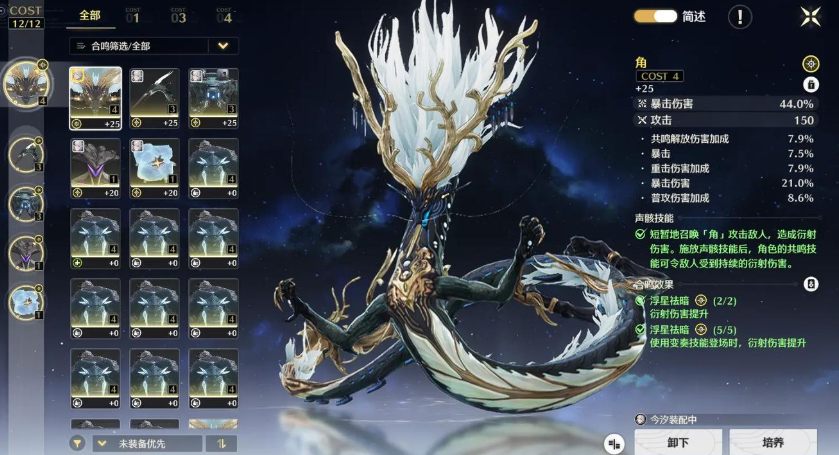Open the funnel filter icon
Viewport: 839px width, 455px height.
[77, 443]
